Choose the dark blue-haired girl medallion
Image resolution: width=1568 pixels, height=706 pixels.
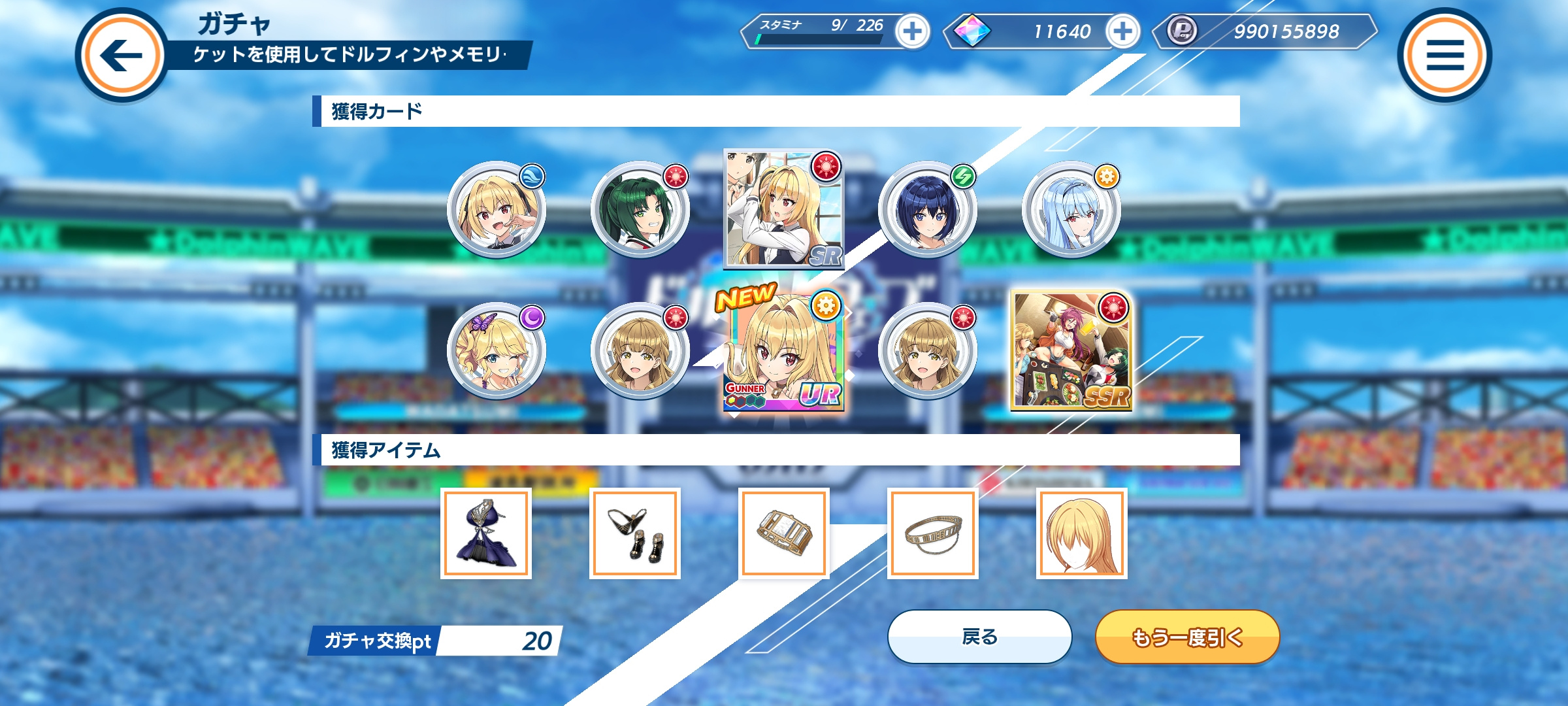click(927, 209)
